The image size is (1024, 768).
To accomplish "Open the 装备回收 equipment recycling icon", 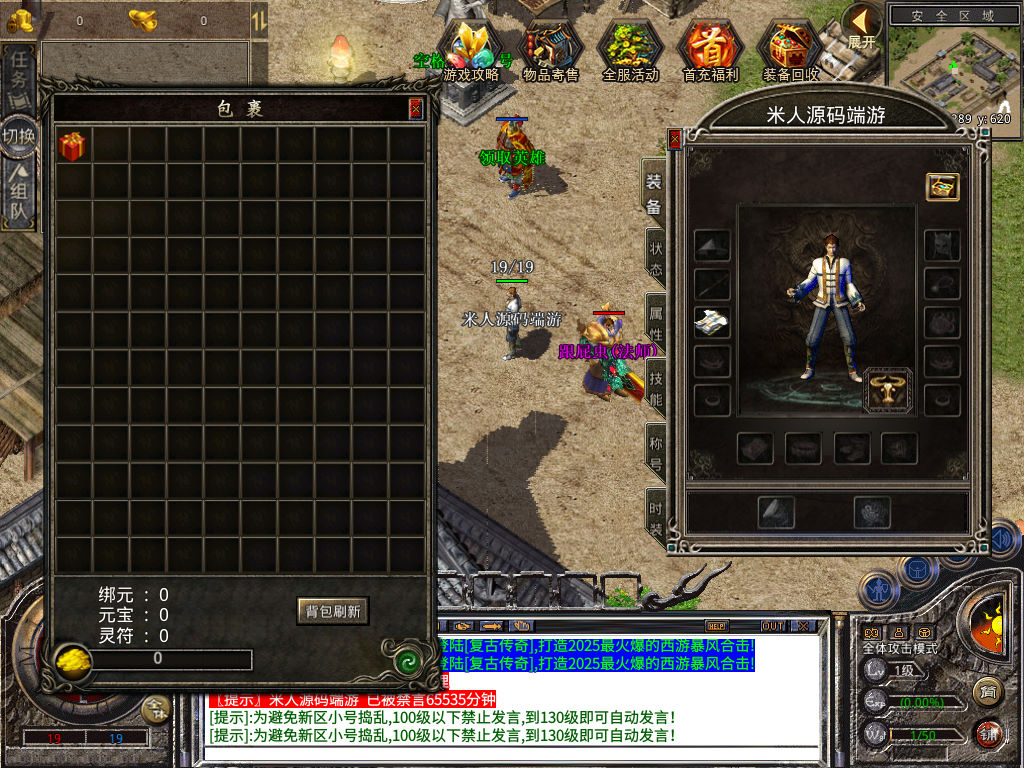I will (790, 48).
